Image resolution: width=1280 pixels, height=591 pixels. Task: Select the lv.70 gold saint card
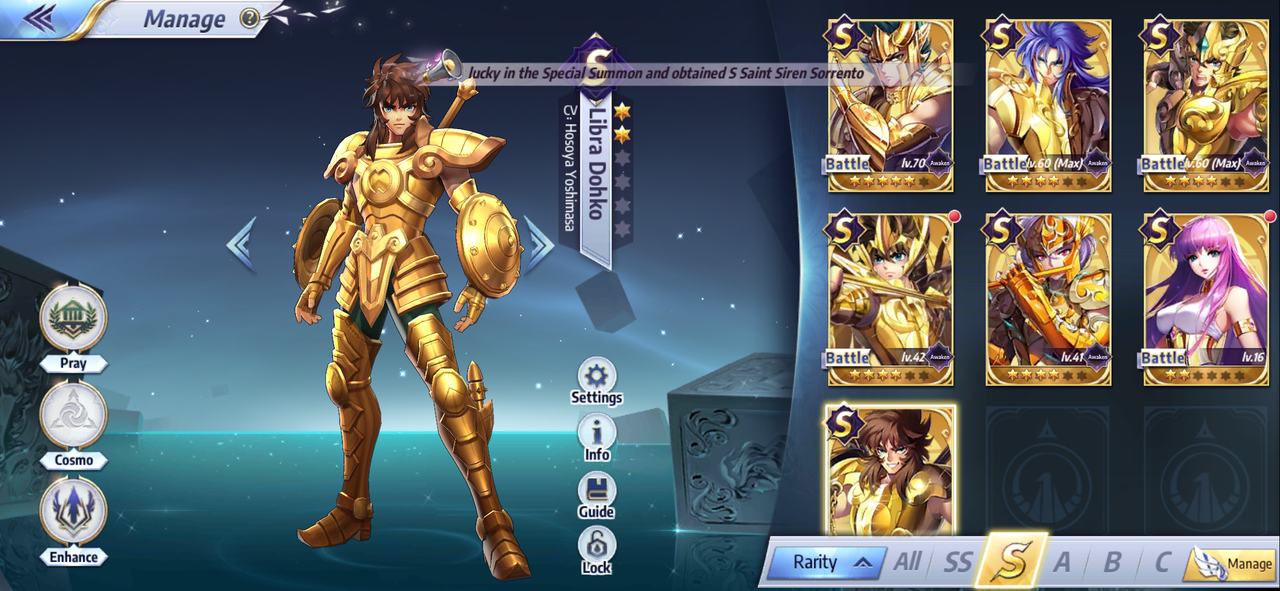pos(890,104)
